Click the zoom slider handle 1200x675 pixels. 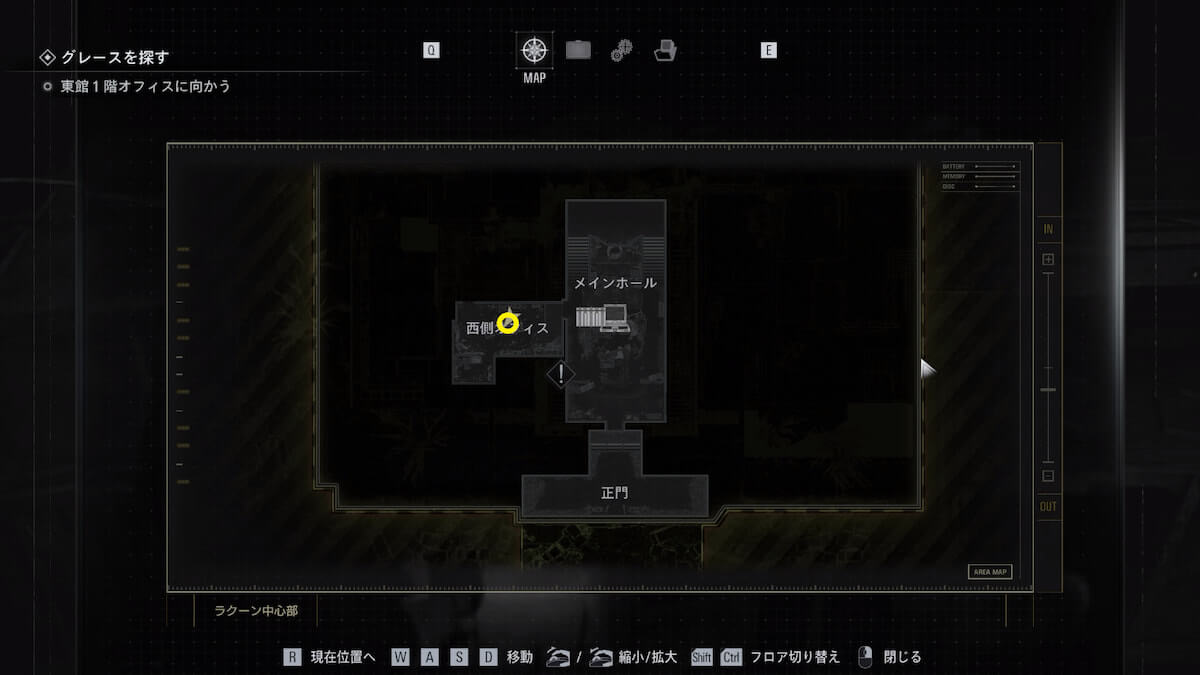coord(1048,389)
